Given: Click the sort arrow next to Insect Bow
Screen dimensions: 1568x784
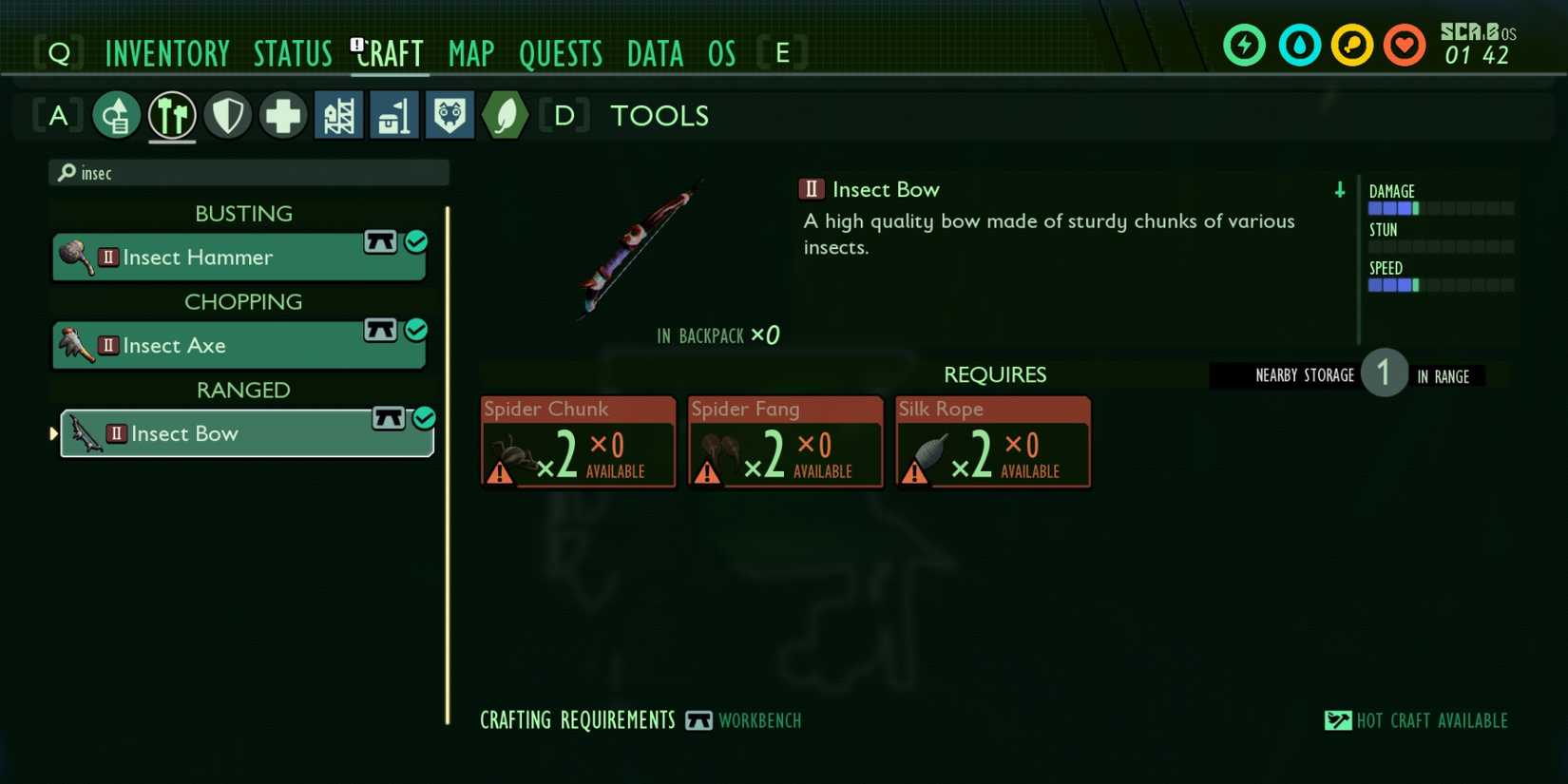Looking at the screenshot, I should point(1340,190).
